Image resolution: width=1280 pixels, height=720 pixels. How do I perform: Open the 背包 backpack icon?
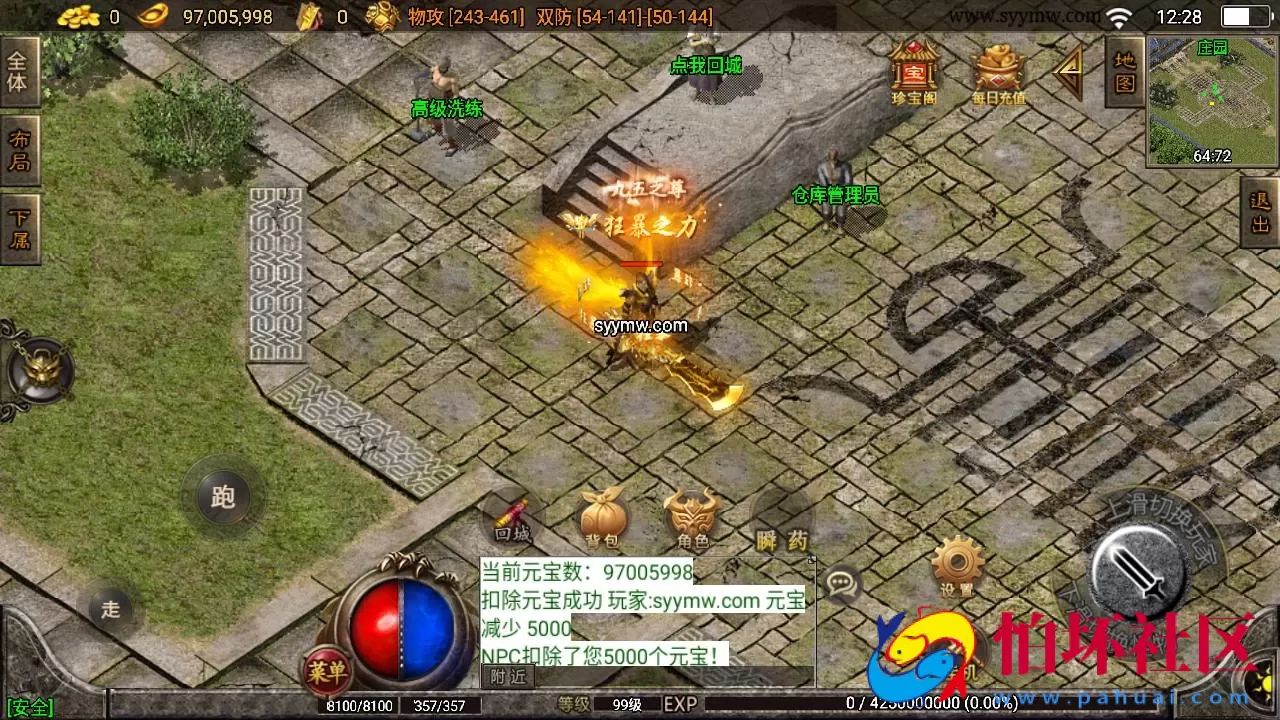[x=601, y=515]
